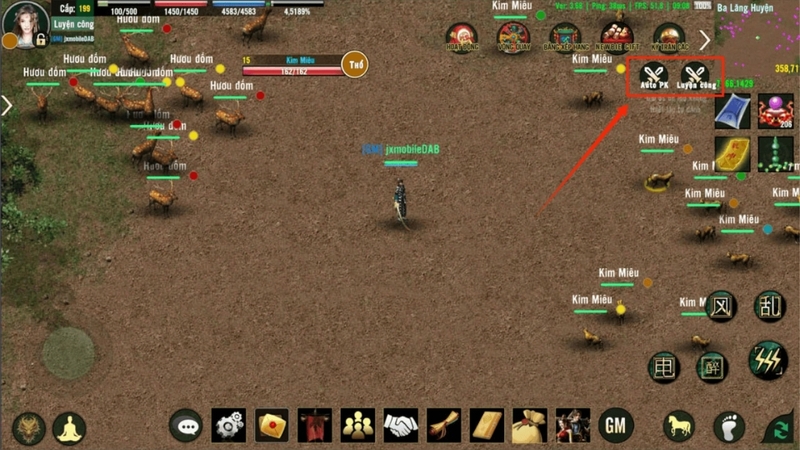Open the GM button
The image size is (800, 450).
pyautogui.click(x=616, y=426)
